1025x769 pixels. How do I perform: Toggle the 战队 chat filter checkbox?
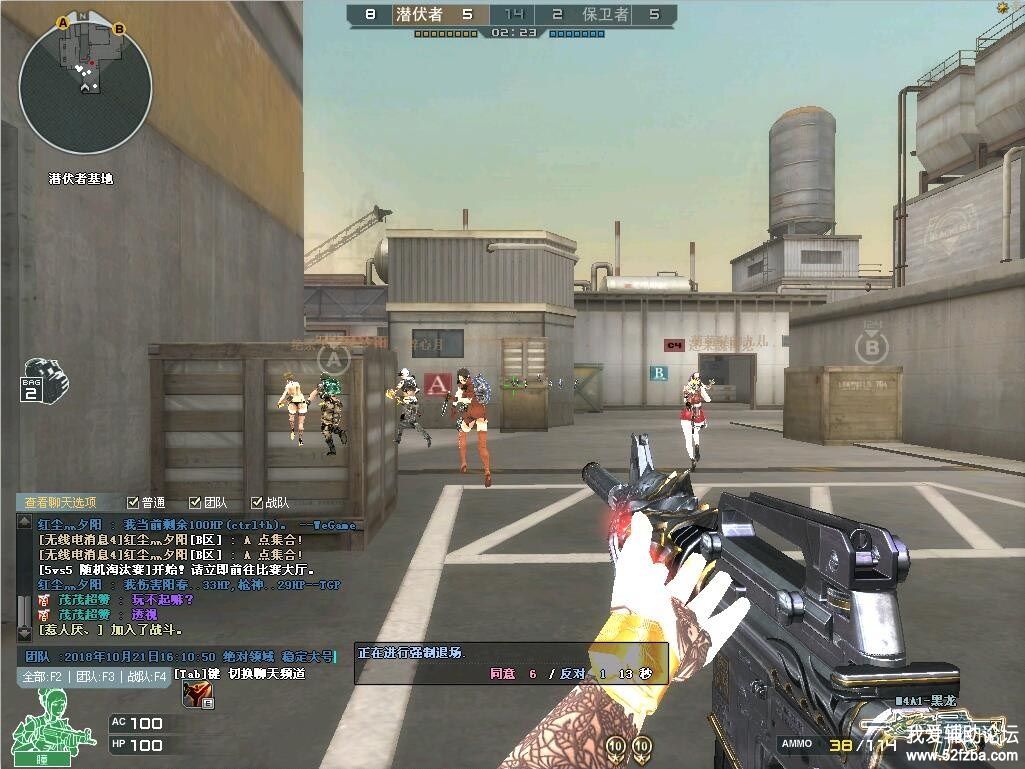pos(256,502)
